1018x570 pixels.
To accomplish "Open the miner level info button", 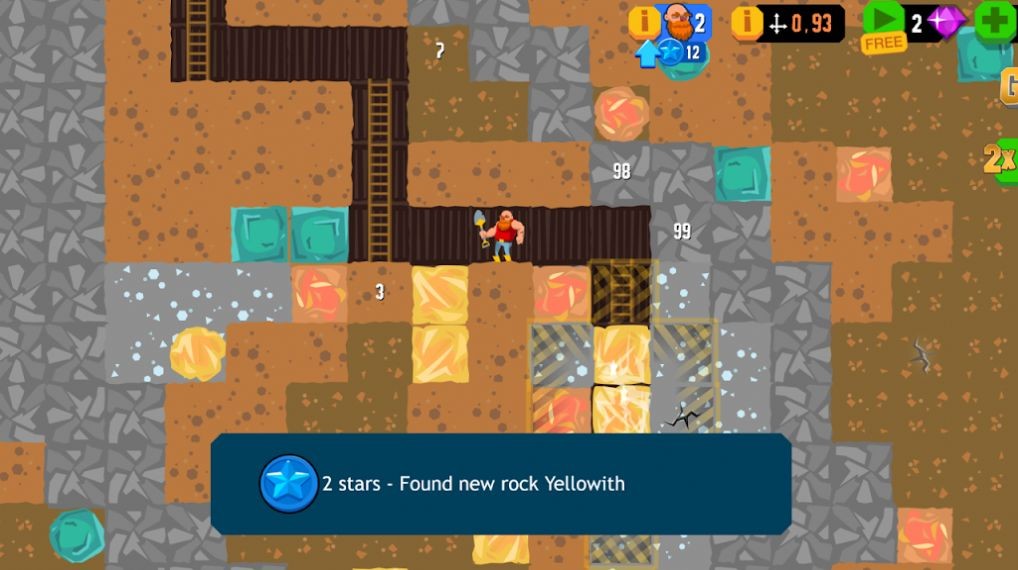I will pos(644,21).
